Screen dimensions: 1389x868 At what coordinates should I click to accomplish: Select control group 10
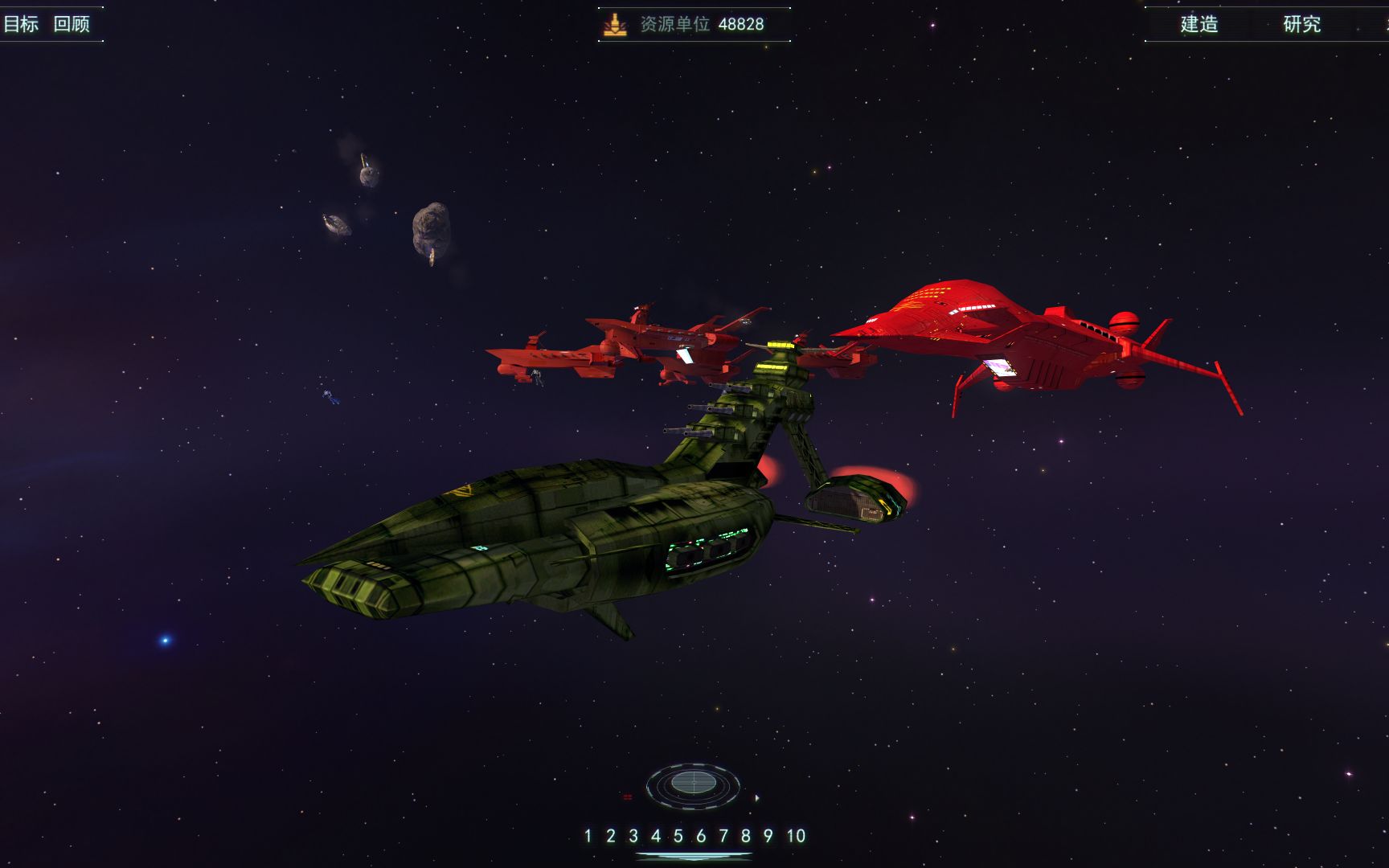coord(796,836)
